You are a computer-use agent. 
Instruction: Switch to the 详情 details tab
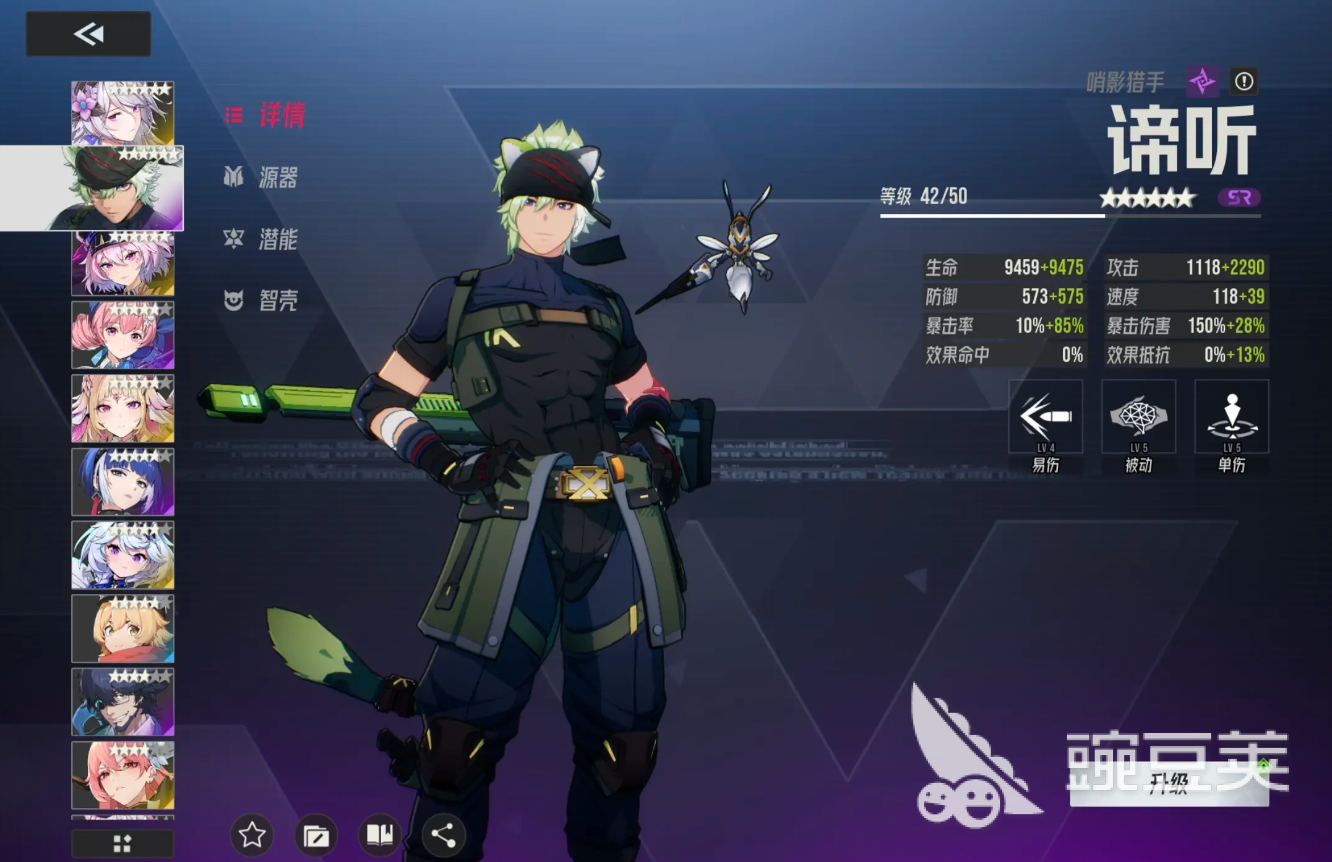(265, 115)
